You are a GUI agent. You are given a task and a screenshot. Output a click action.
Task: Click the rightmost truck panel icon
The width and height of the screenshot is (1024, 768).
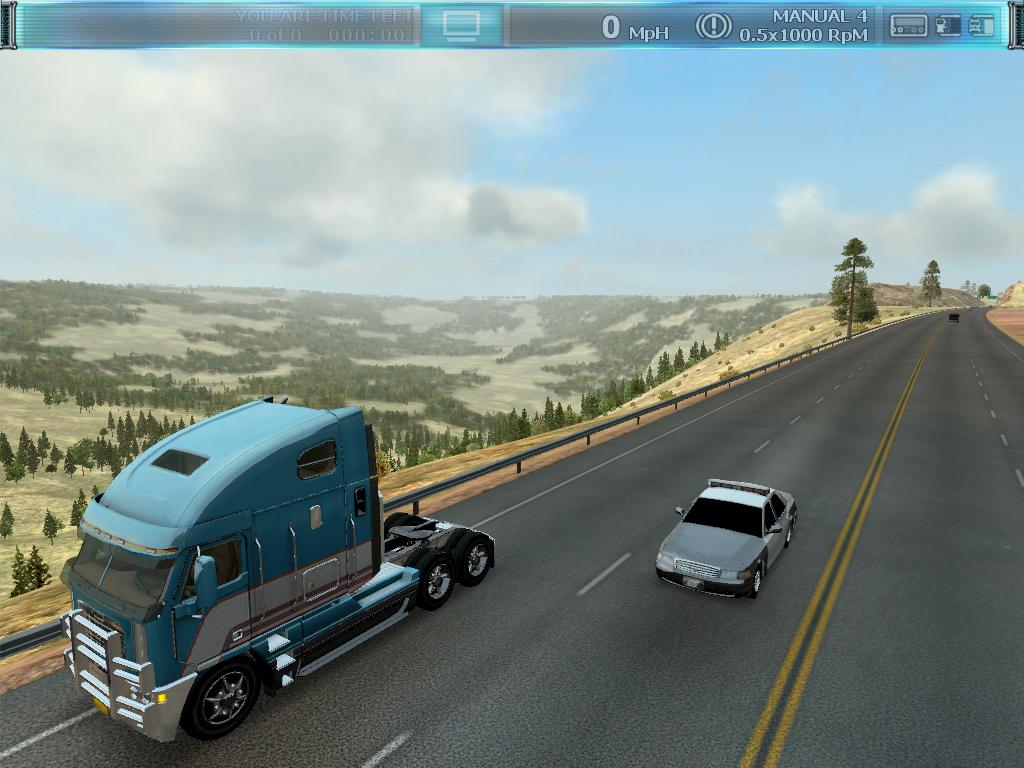[982, 26]
